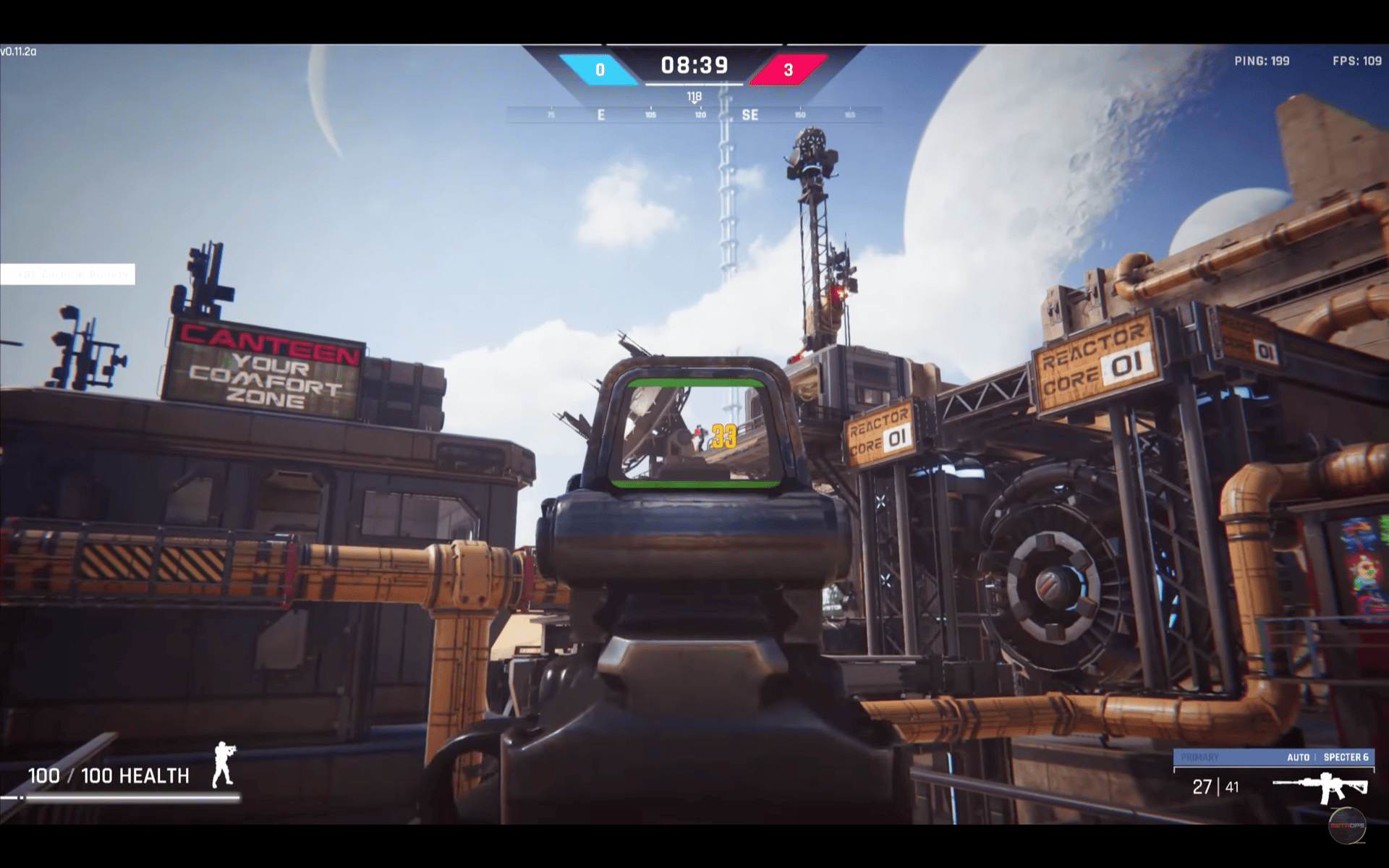Click the yellow damage number 33
This screenshot has height=868, width=1389.
point(723,435)
